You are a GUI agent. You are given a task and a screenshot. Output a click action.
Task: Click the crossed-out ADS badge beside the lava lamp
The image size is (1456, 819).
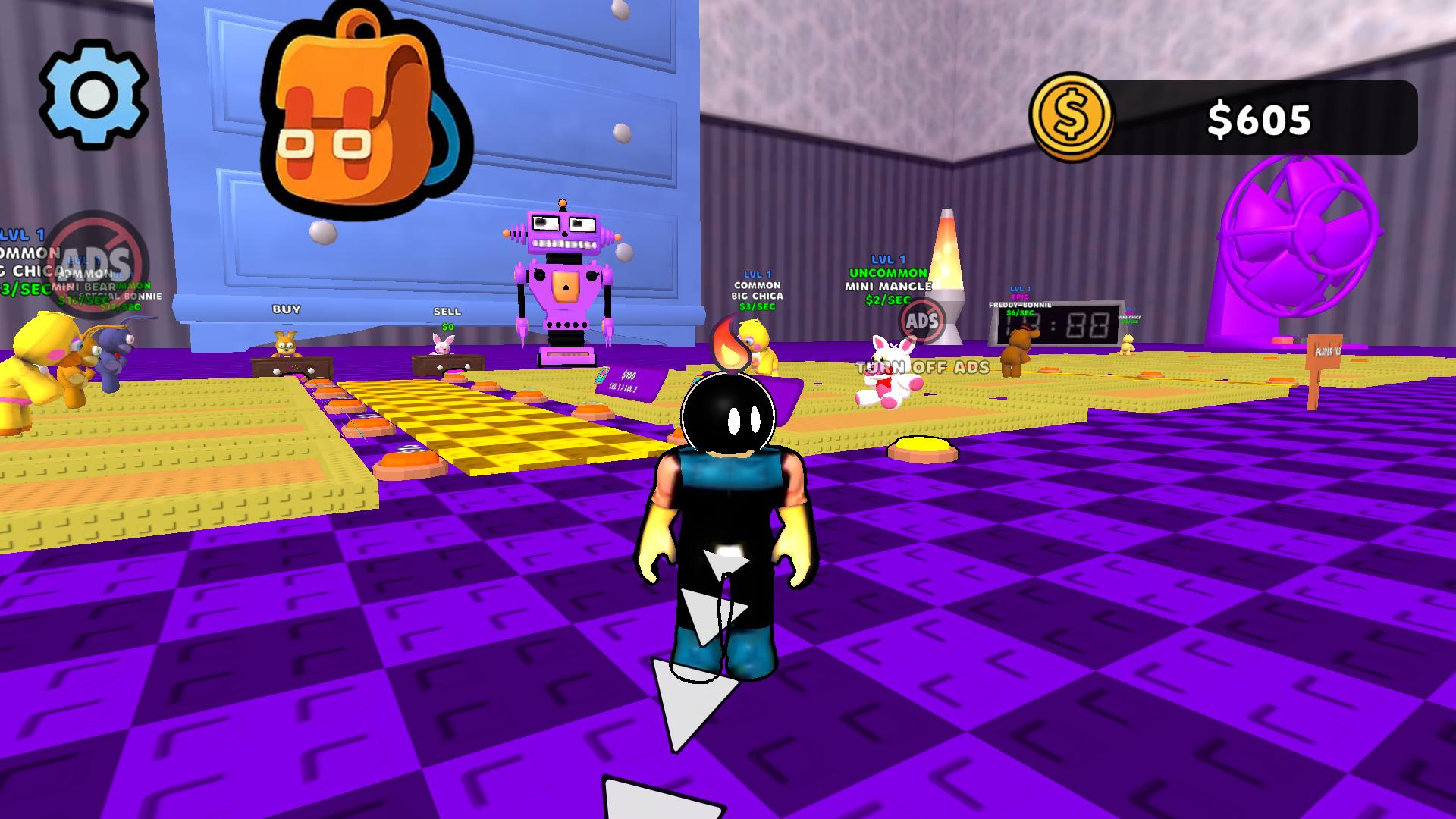point(920,322)
